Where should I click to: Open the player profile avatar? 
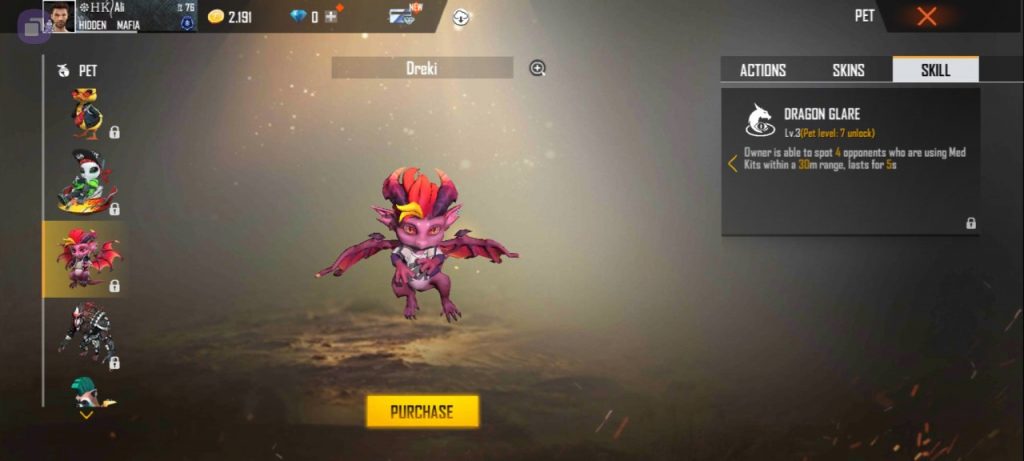coord(59,17)
